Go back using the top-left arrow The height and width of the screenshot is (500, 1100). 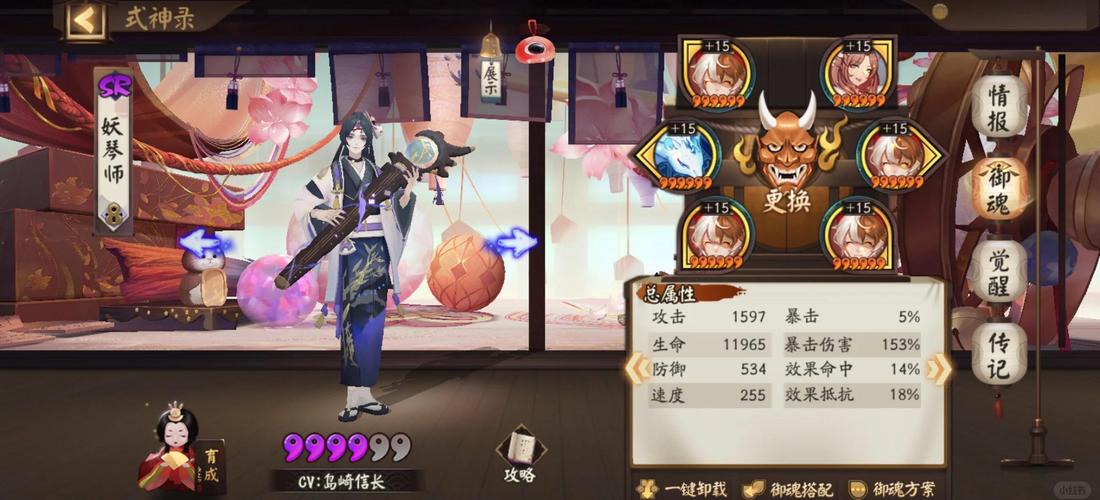pos(86,19)
